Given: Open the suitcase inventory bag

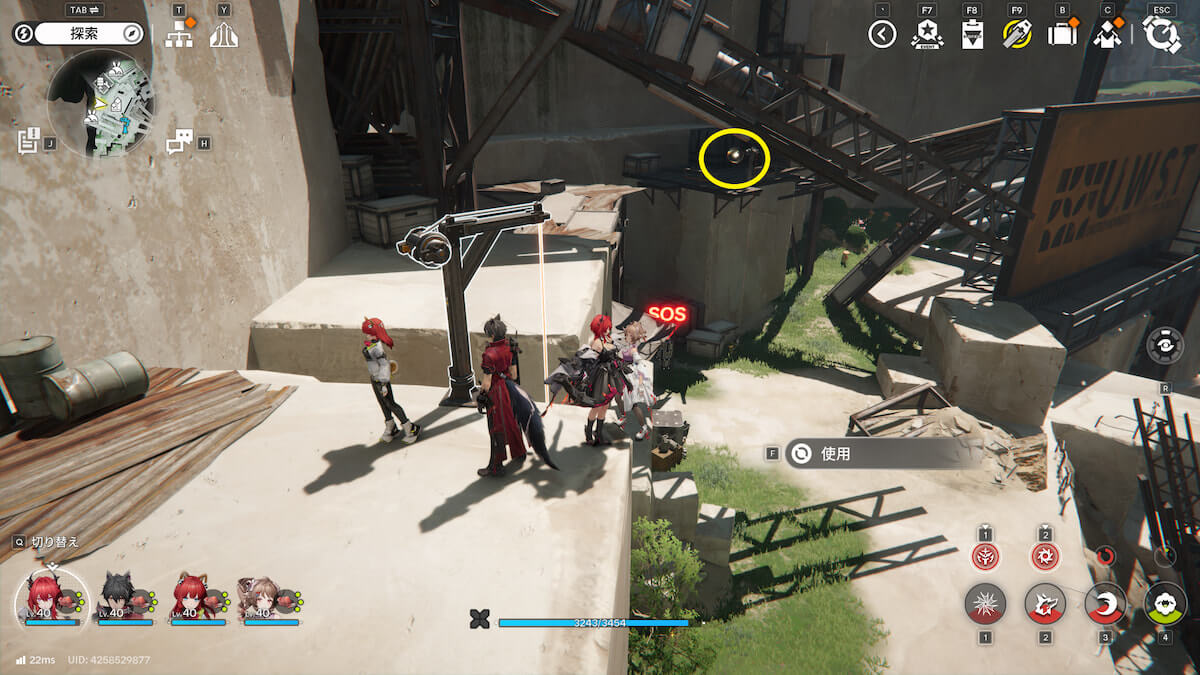Looking at the screenshot, I should [x=1061, y=35].
